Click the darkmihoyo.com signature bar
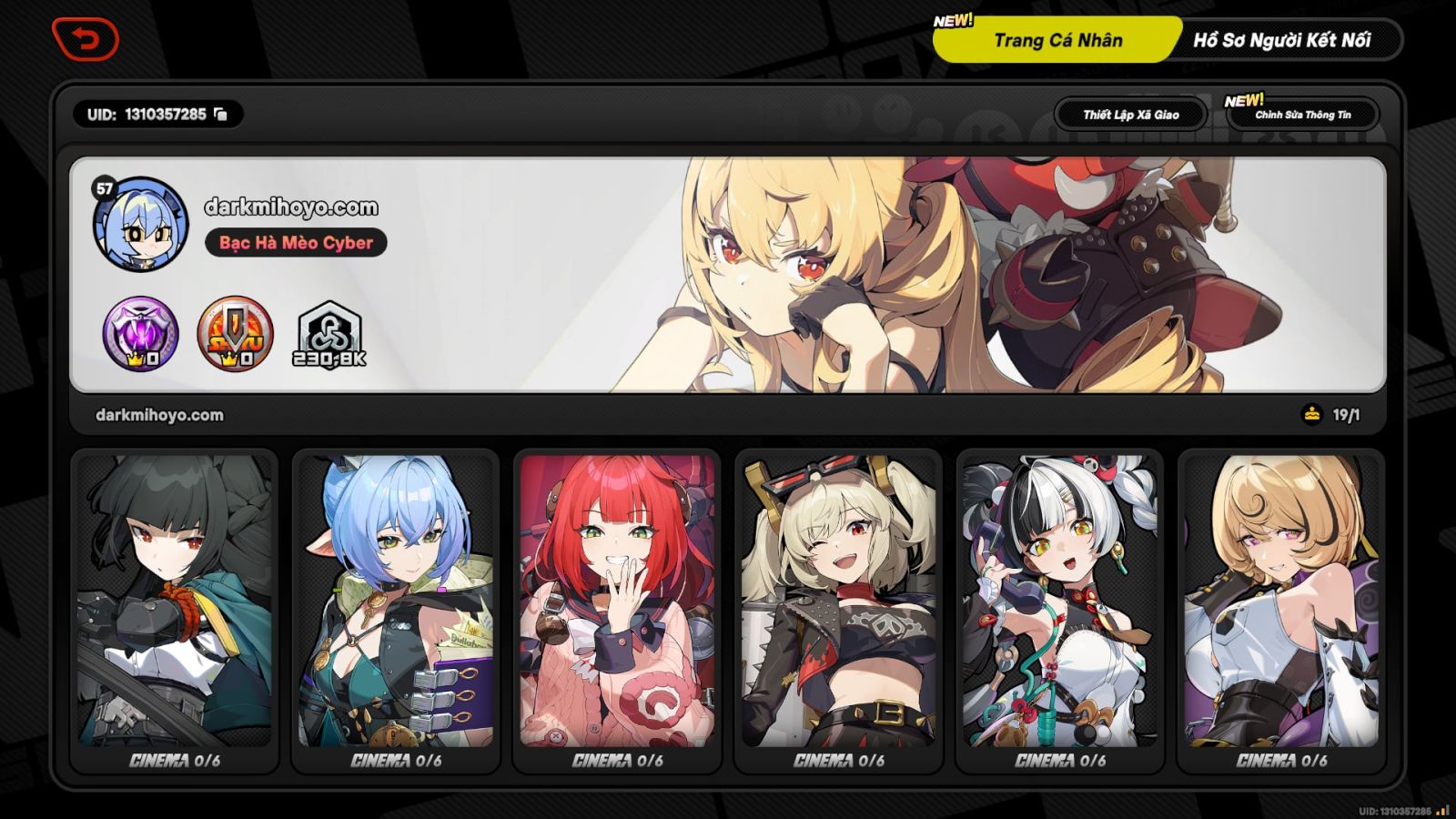The height and width of the screenshot is (819, 1456). (x=157, y=415)
